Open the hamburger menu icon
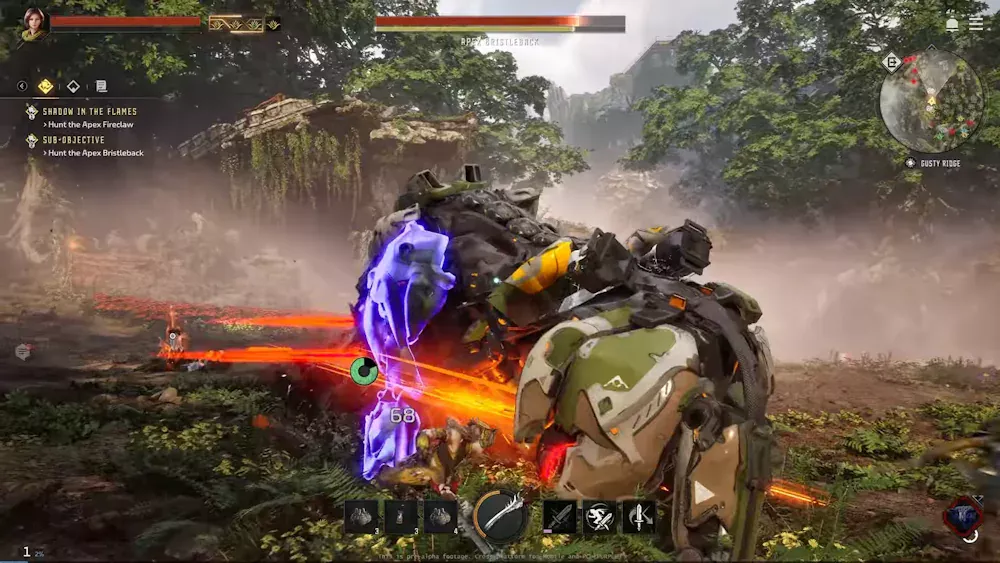This screenshot has height=563, width=1000. click(x=976, y=24)
